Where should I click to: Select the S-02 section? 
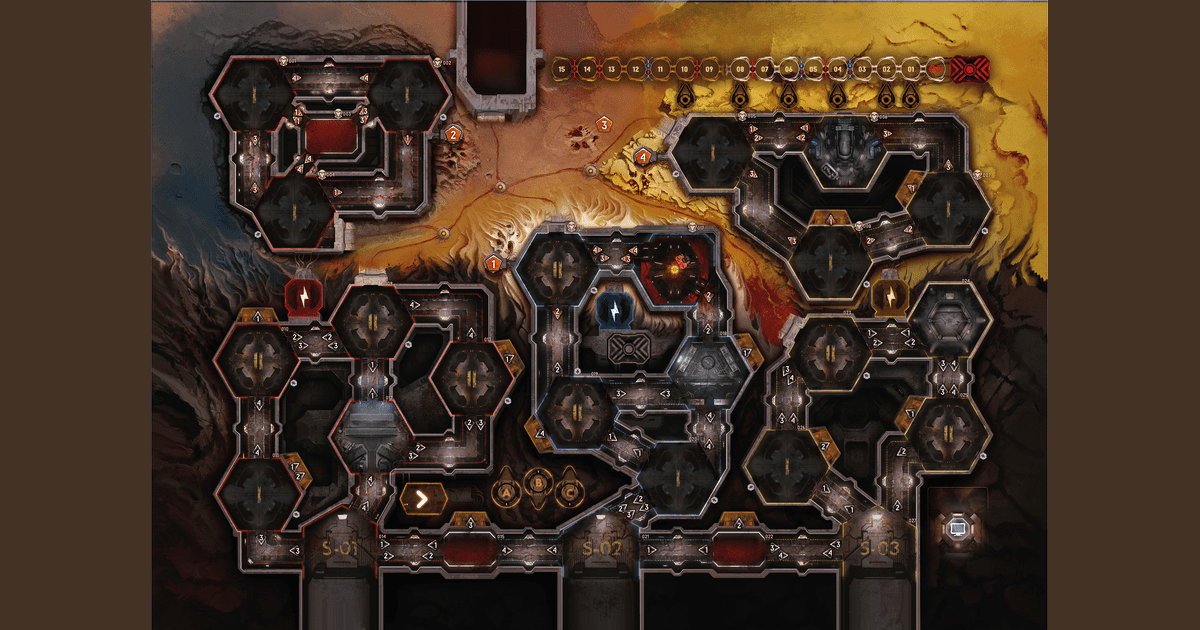[x=602, y=549]
